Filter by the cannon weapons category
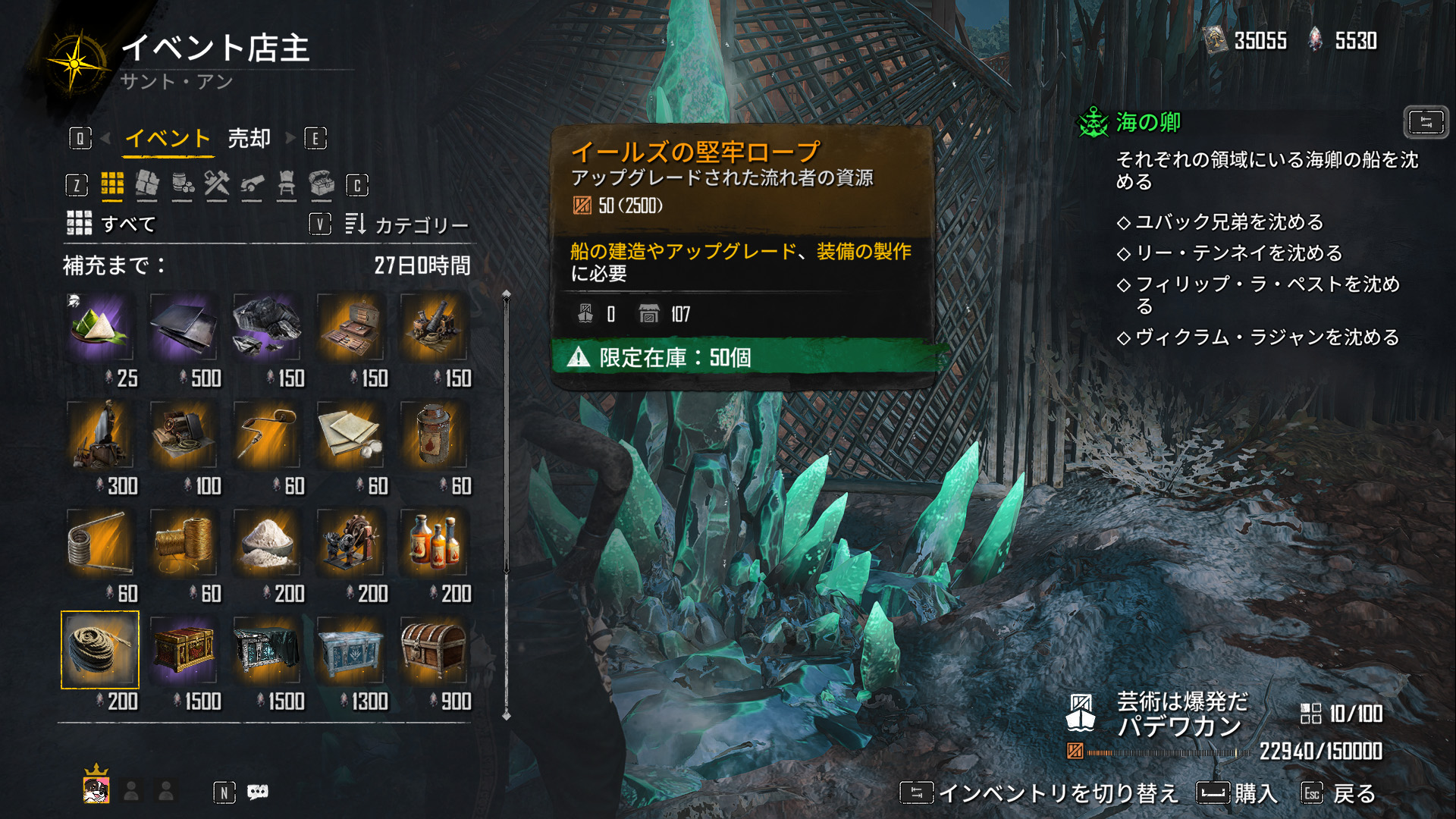 pyautogui.click(x=252, y=184)
